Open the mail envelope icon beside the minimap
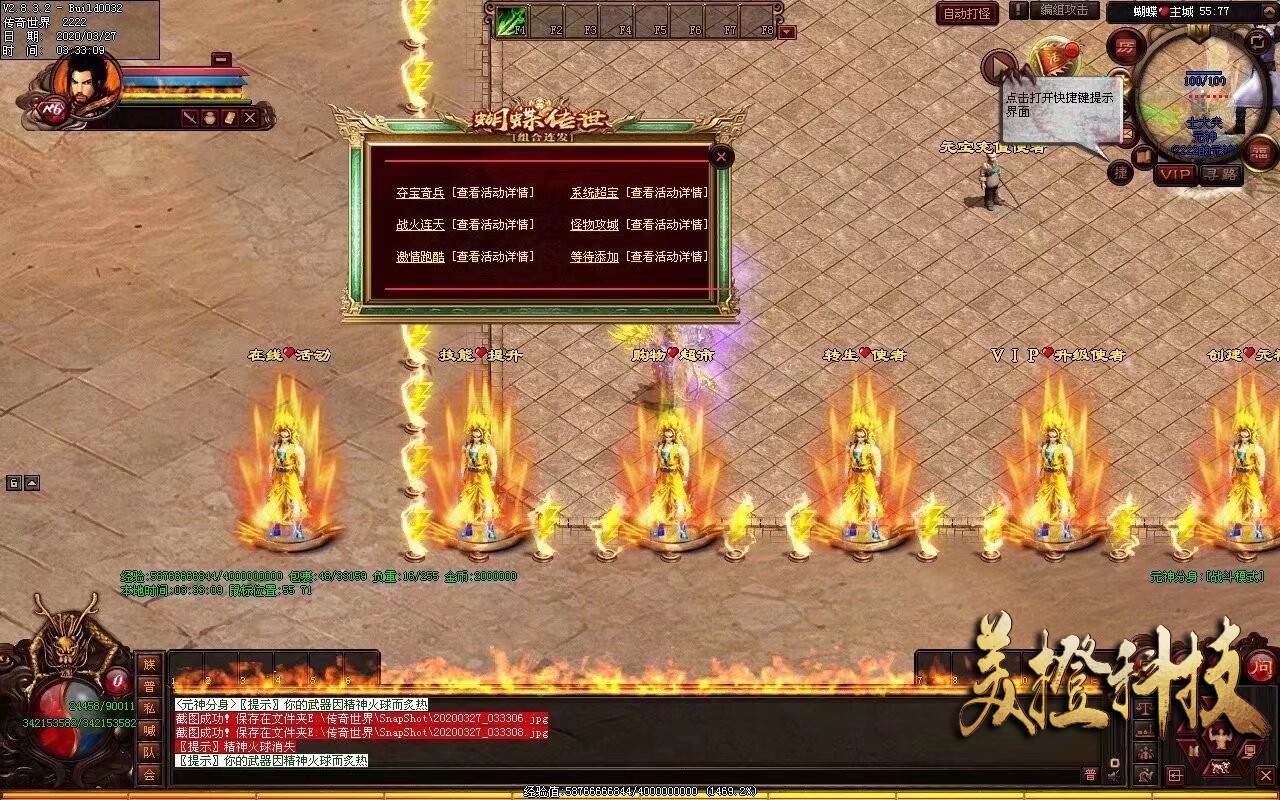Screen dimensions: 1280x800 point(1129,133)
